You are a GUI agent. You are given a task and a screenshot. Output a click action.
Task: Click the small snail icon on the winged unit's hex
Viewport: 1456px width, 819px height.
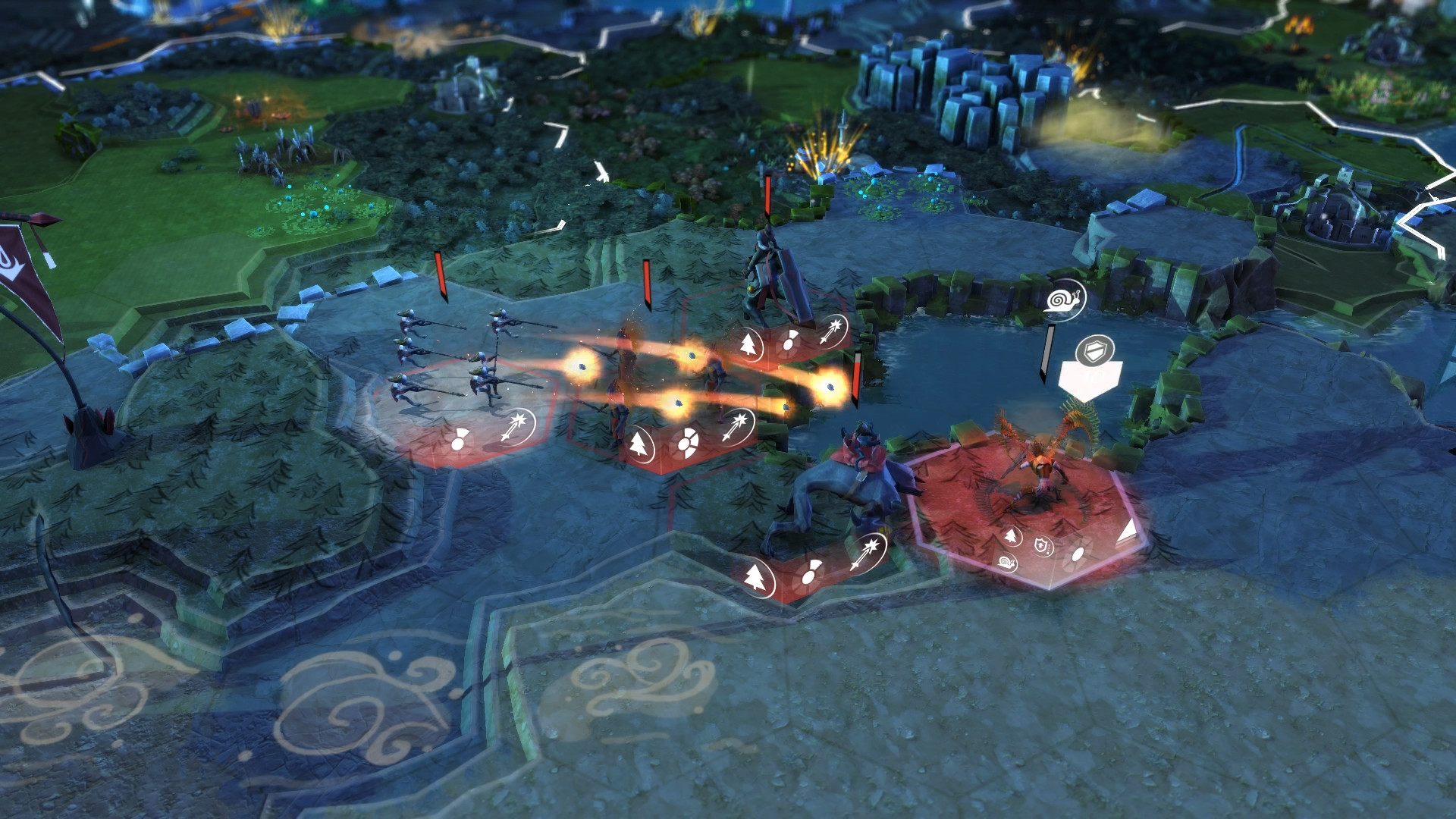click(x=1007, y=562)
